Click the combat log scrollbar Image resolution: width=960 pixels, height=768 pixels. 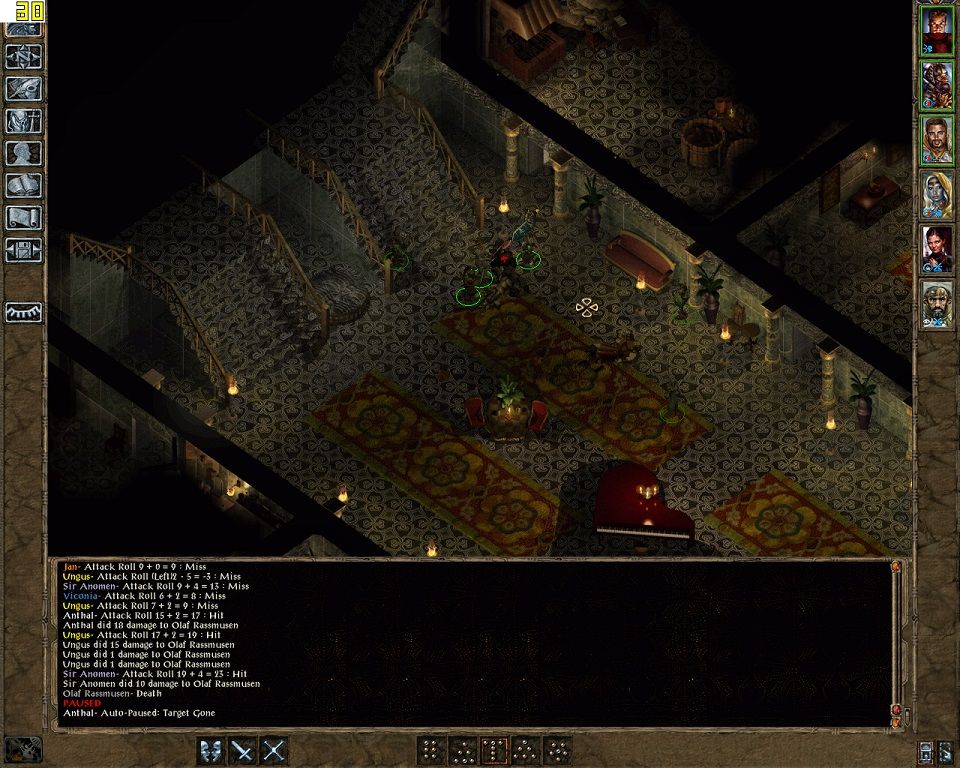pos(896,640)
